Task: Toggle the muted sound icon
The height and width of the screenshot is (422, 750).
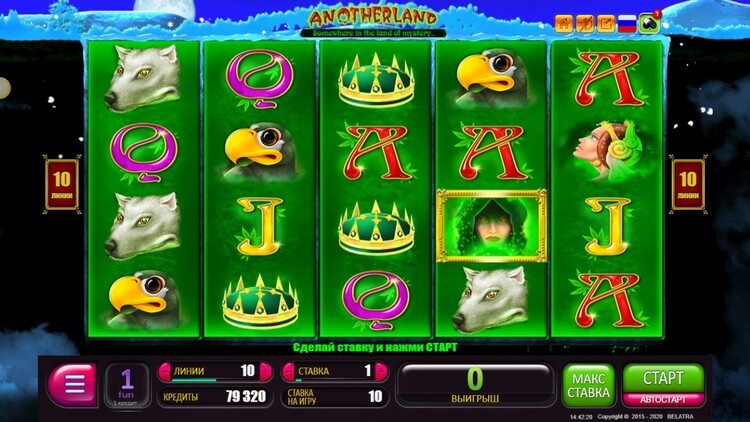Action: (x=585, y=23)
